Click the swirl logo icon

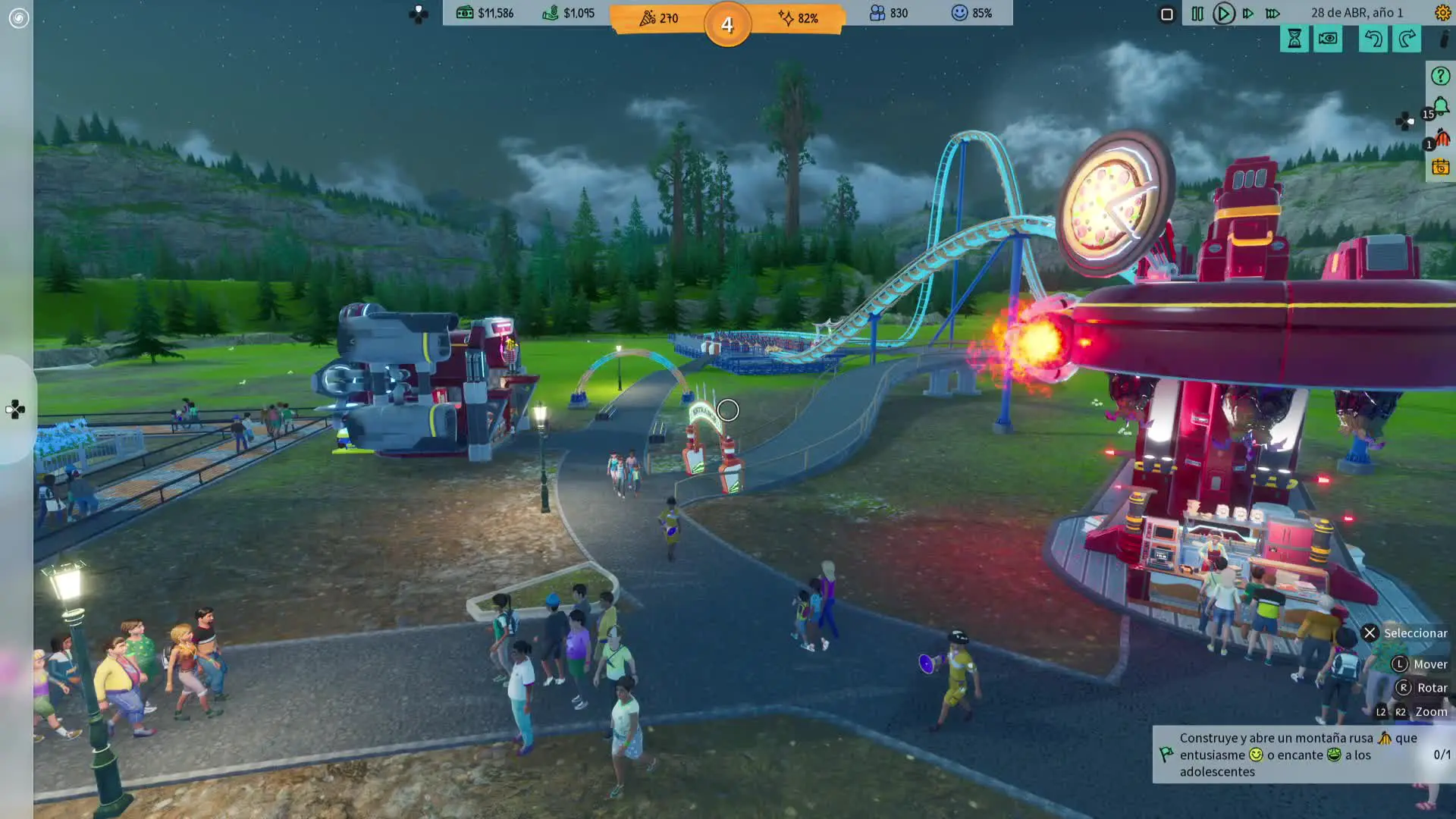pyautogui.click(x=18, y=17)
